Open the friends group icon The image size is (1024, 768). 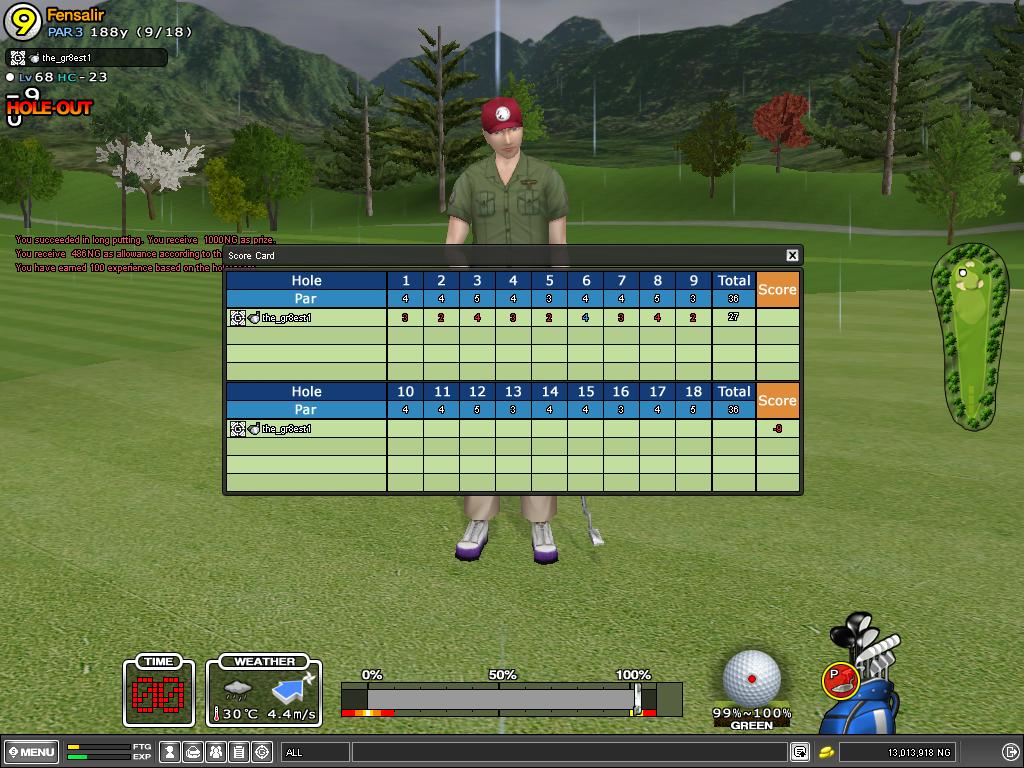pos(216,752)
